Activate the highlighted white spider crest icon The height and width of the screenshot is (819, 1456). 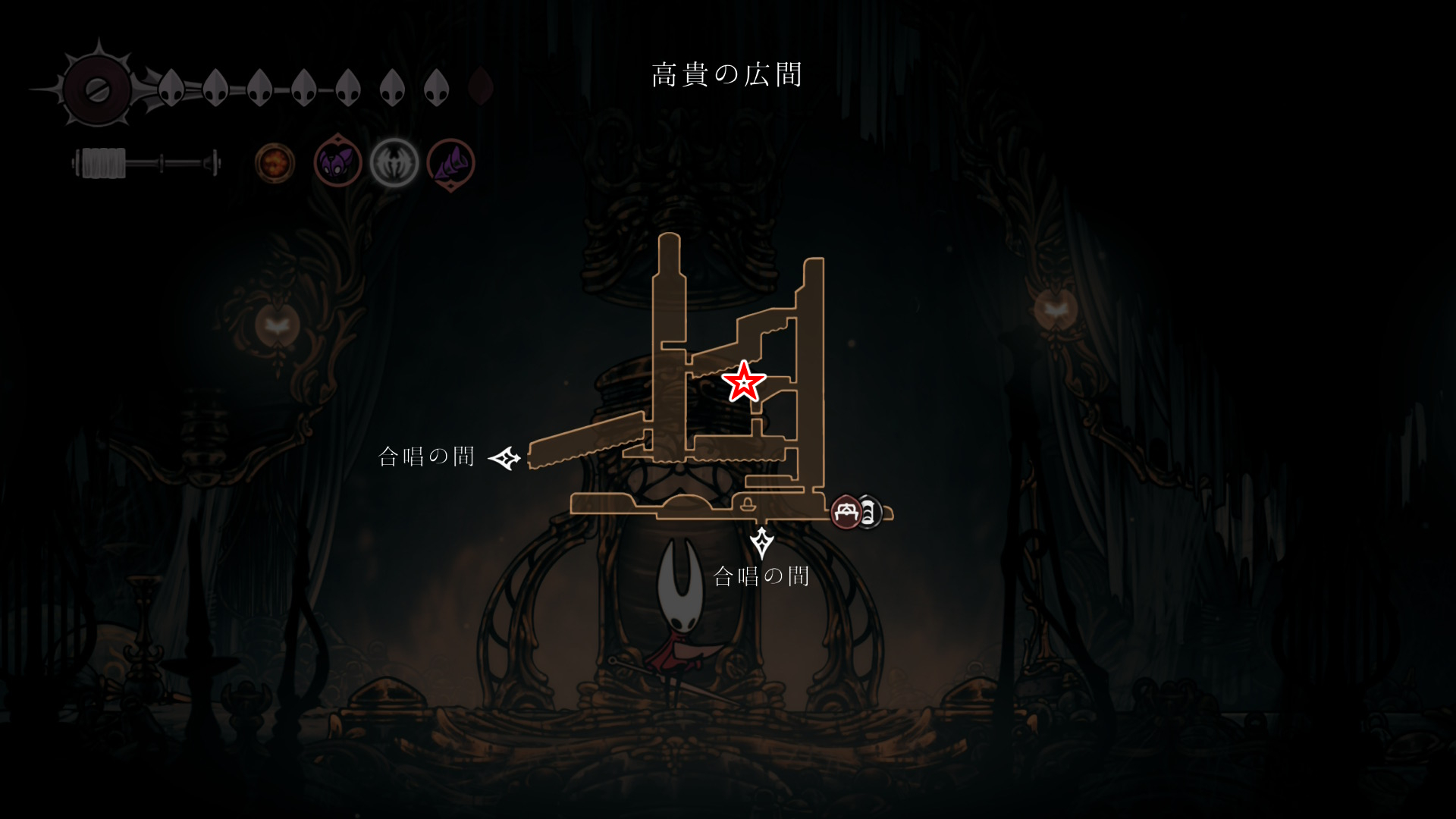(x=394, y=163)
